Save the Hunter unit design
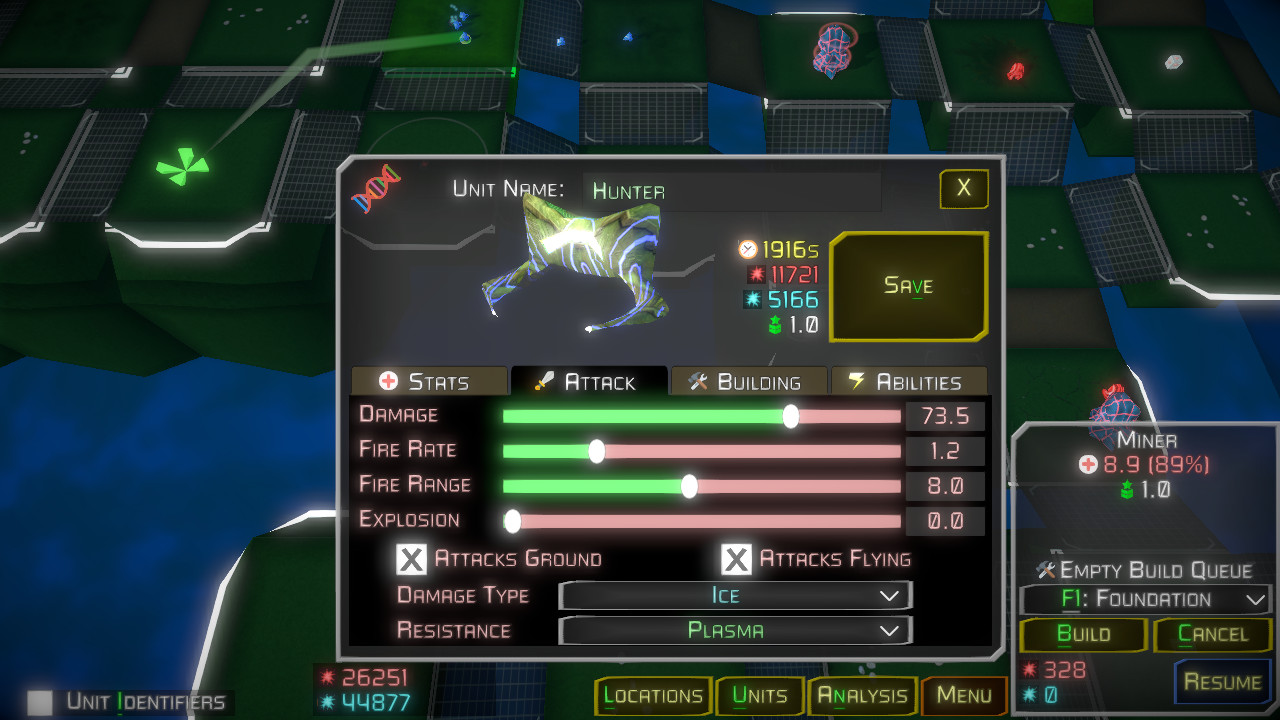 [908, 287]
